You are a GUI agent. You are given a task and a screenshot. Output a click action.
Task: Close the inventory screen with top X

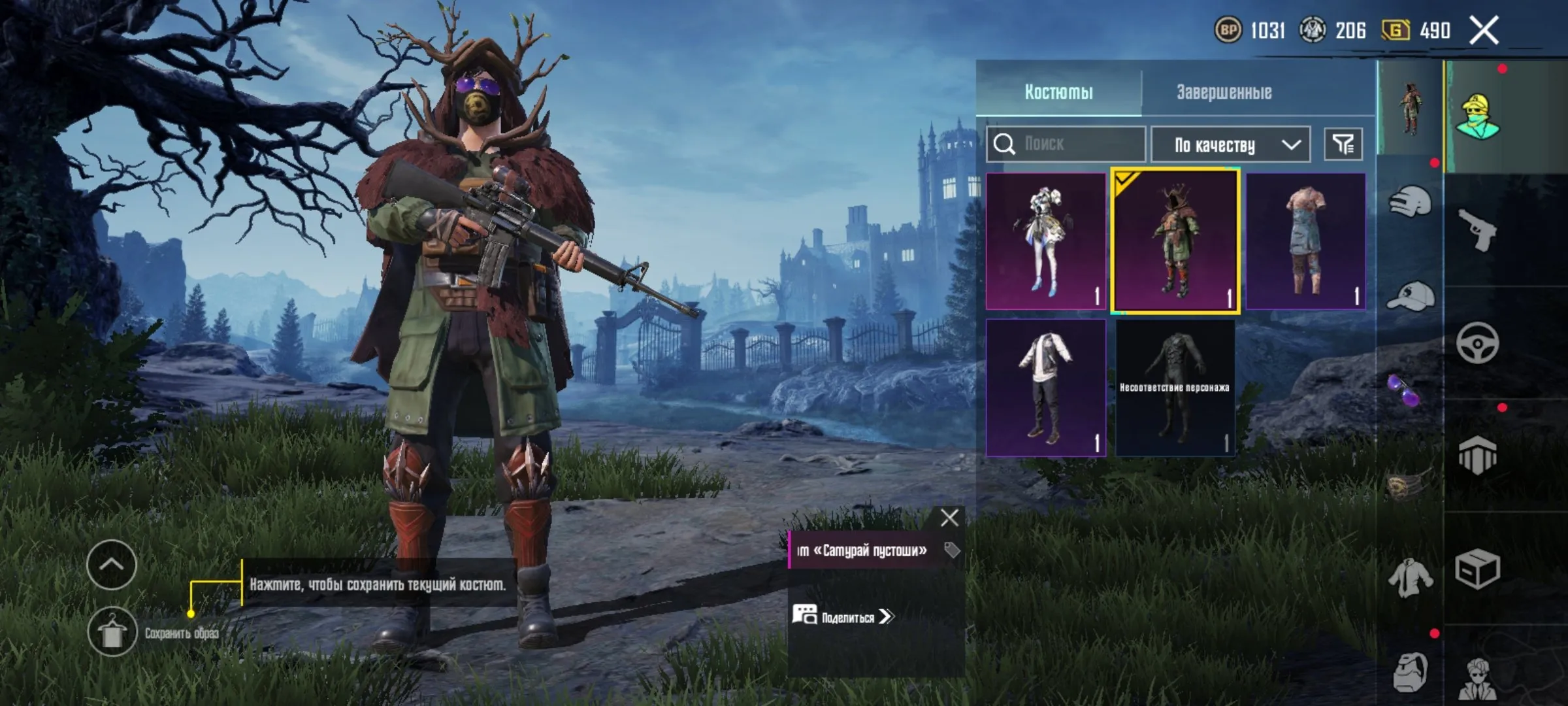coord(1484,31)
